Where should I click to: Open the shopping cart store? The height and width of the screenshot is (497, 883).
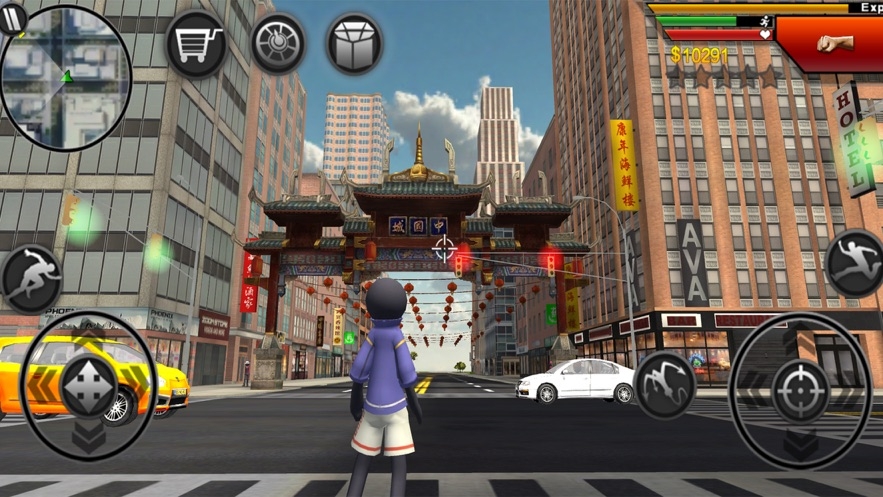(x=196, y=44)
